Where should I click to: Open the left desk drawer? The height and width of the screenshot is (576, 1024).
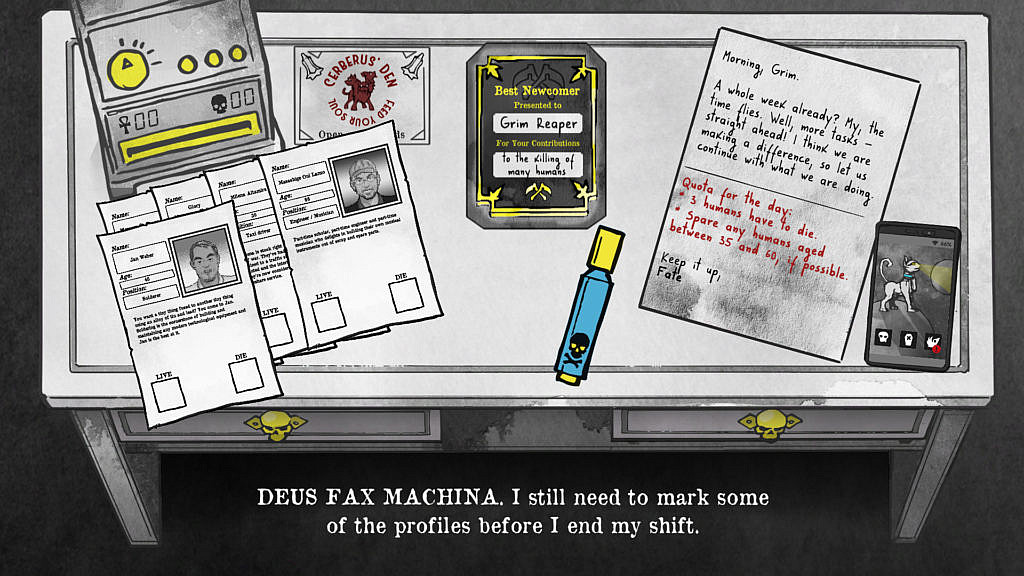pos(273,425)
